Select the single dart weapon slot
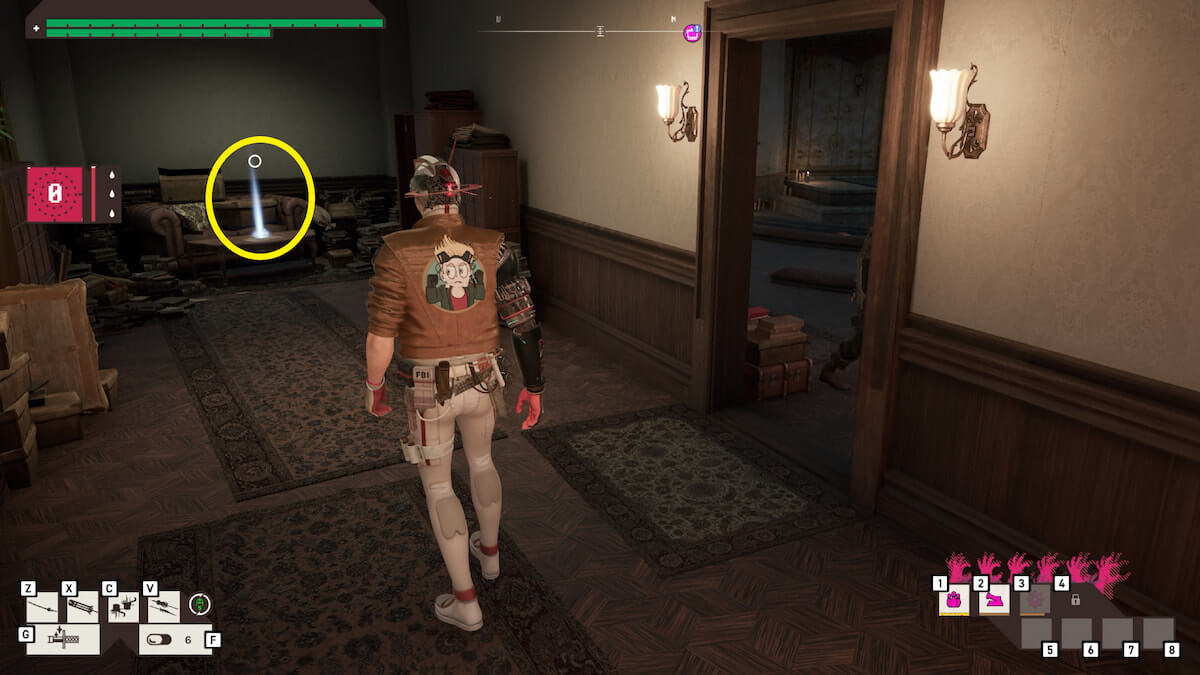Viewport: 1200px width, 675px height. pos(42,607)
